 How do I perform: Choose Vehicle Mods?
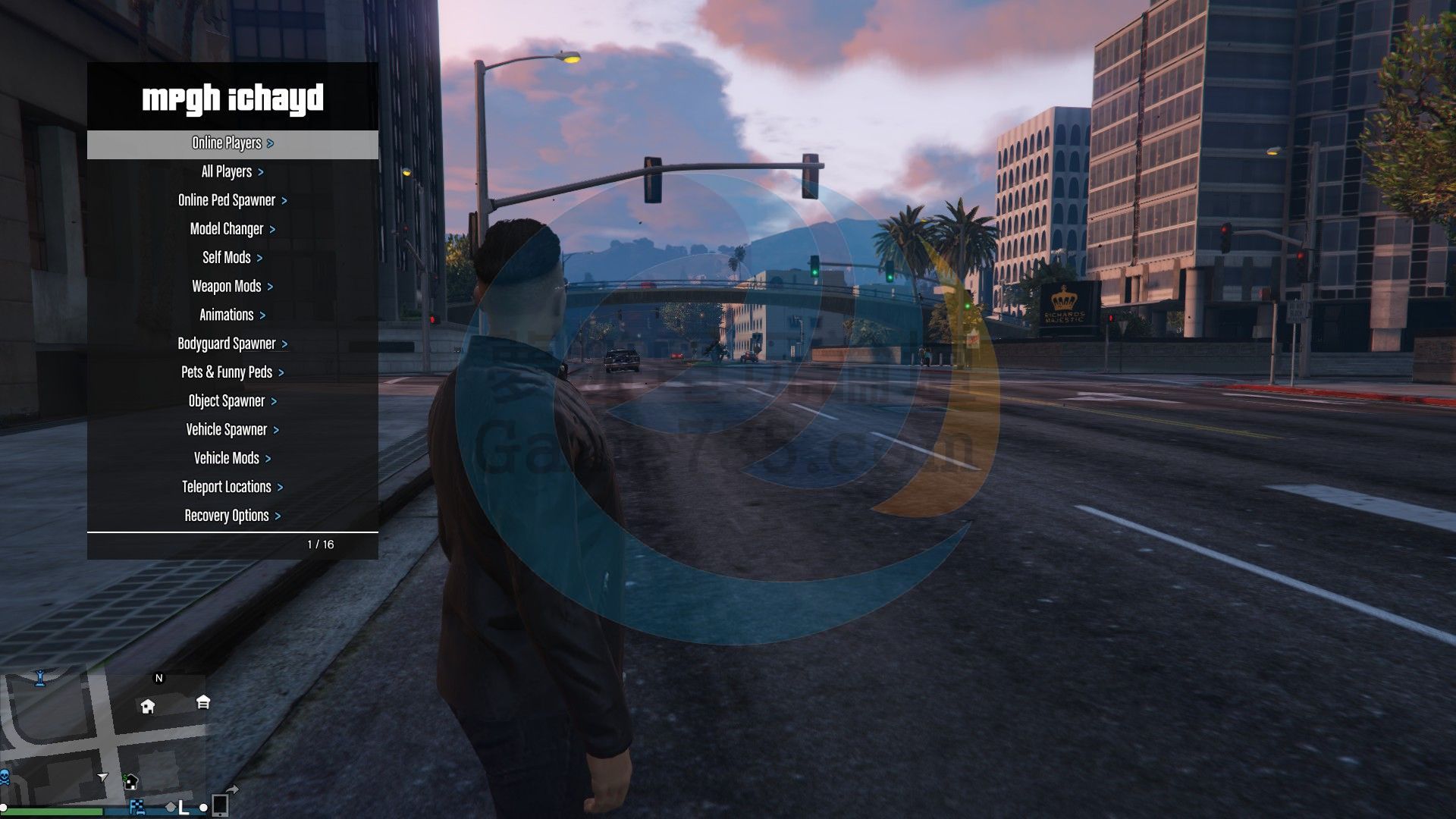[x=232, y=459]
